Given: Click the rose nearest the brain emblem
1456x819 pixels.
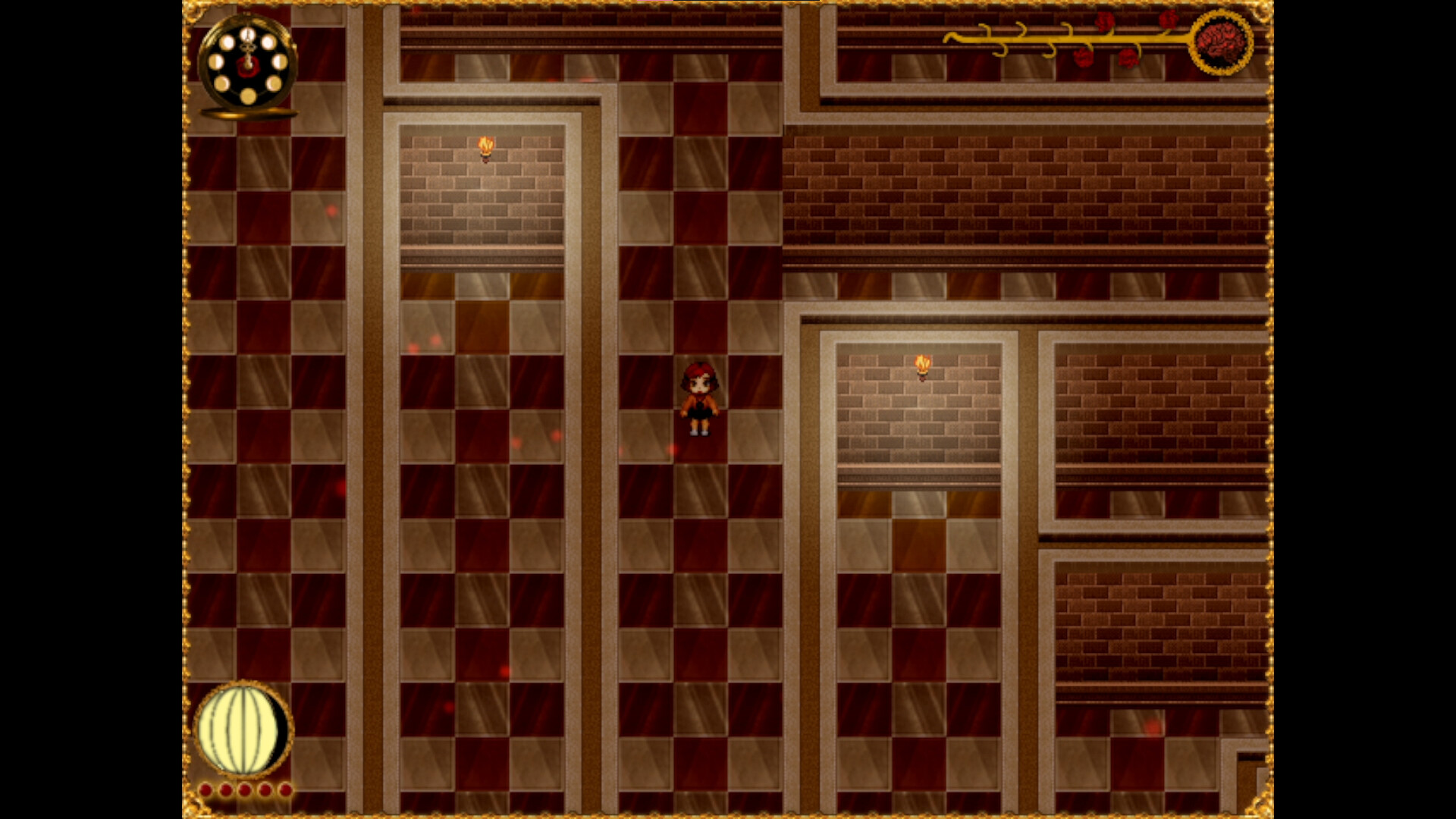Looking at the screenshot, I should point(1168,20).
